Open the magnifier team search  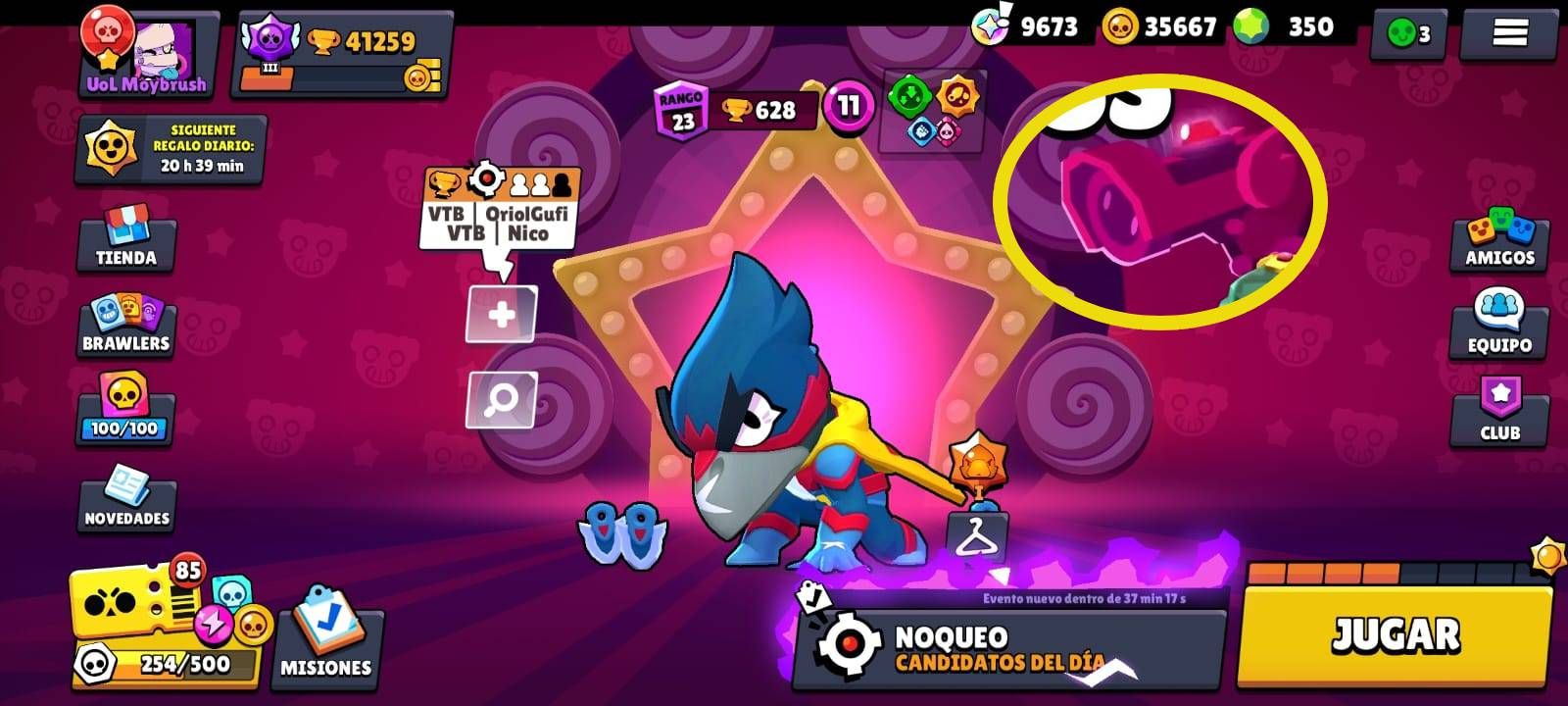[x=502, y=399]
